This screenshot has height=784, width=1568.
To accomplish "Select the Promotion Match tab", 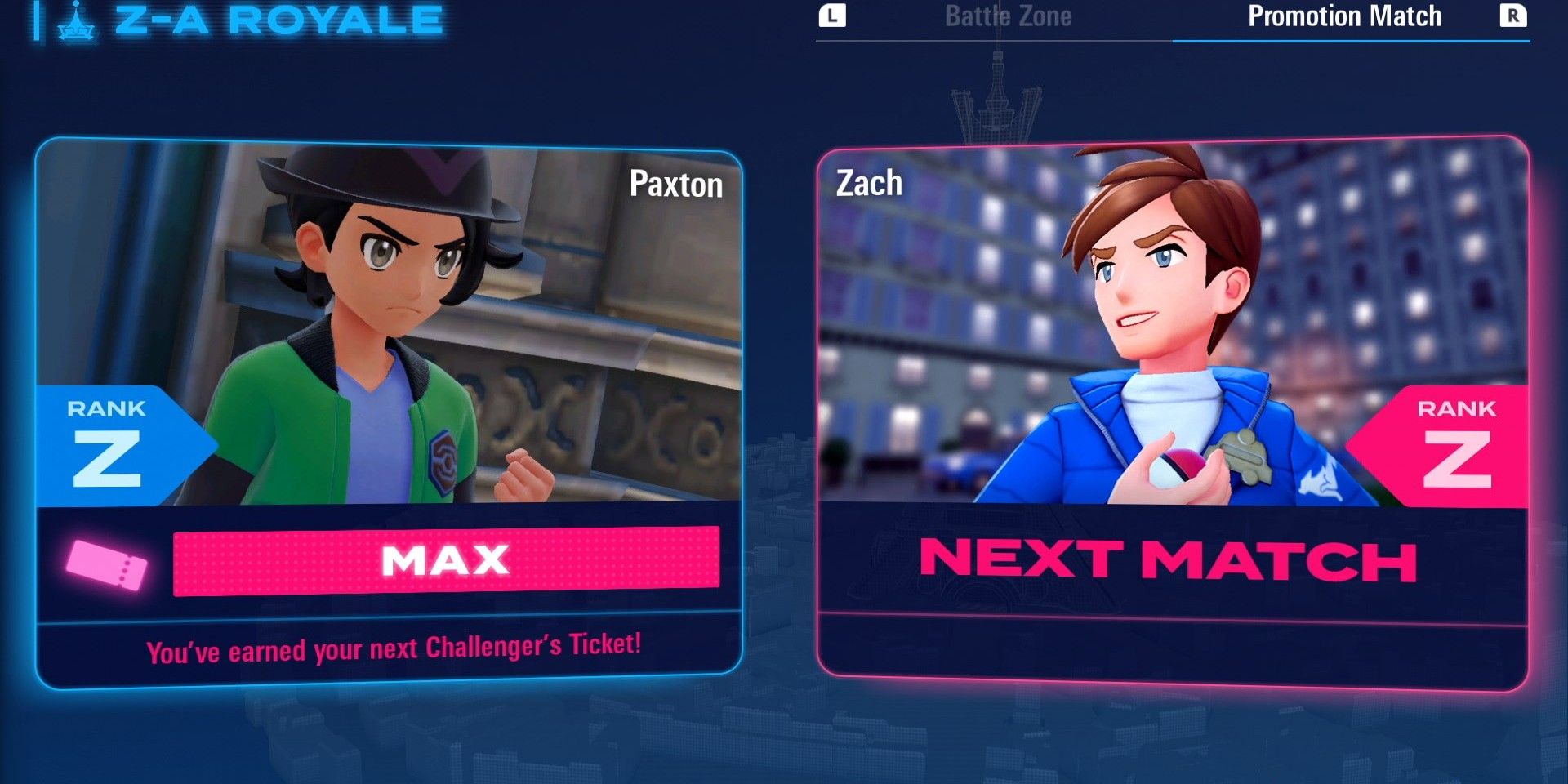I will point(1344,17).
